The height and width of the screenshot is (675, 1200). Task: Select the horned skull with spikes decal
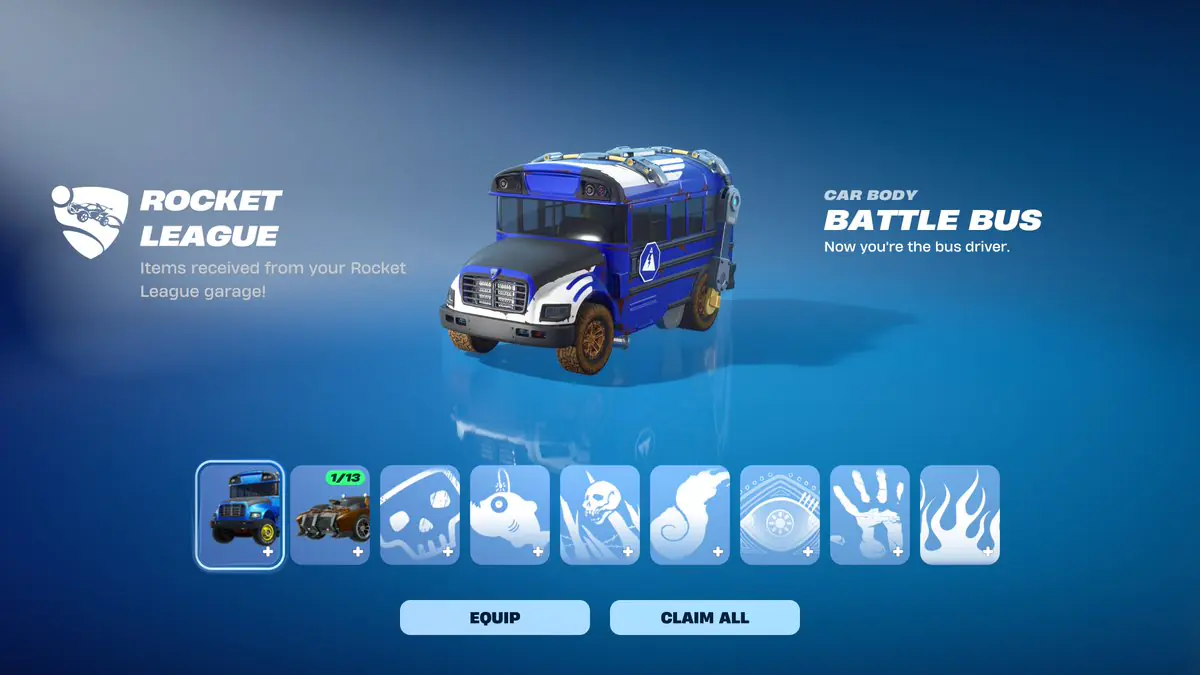click(600, 514)
